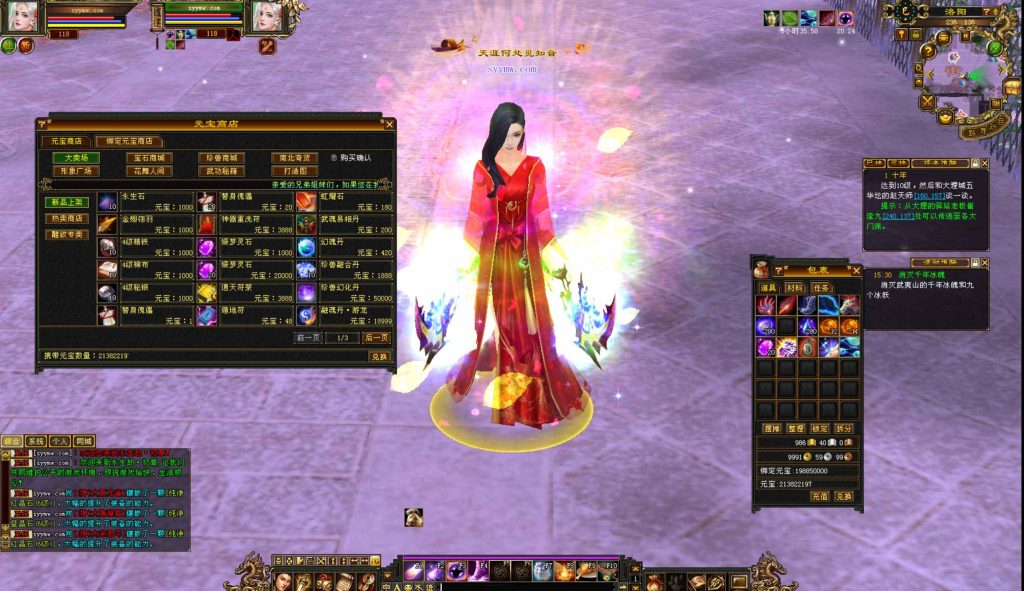This screenshot has width=1024, height=591.
Task: Click the 整理 sort button in the bag
Action: tap(797, 428)
